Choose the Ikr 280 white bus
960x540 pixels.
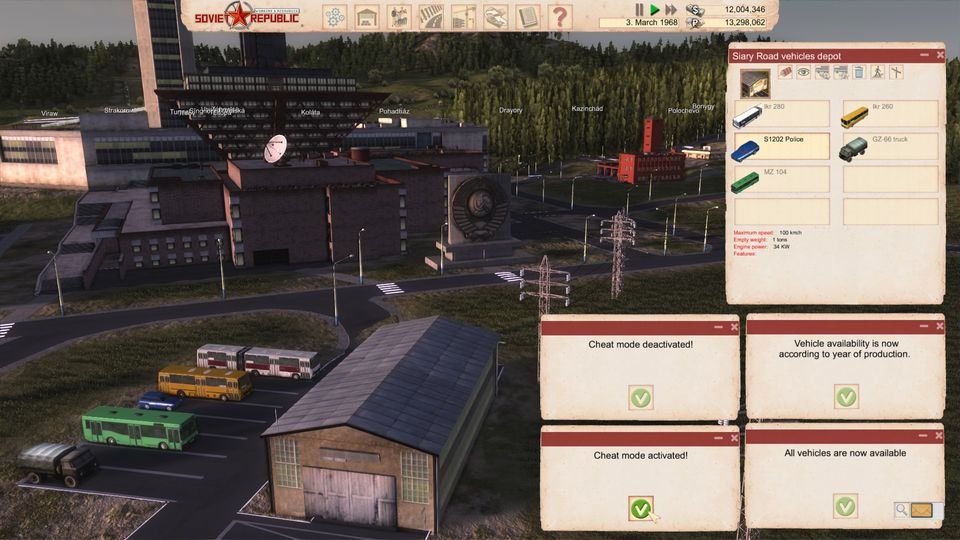pyautogui.click(x=782, y=114)
